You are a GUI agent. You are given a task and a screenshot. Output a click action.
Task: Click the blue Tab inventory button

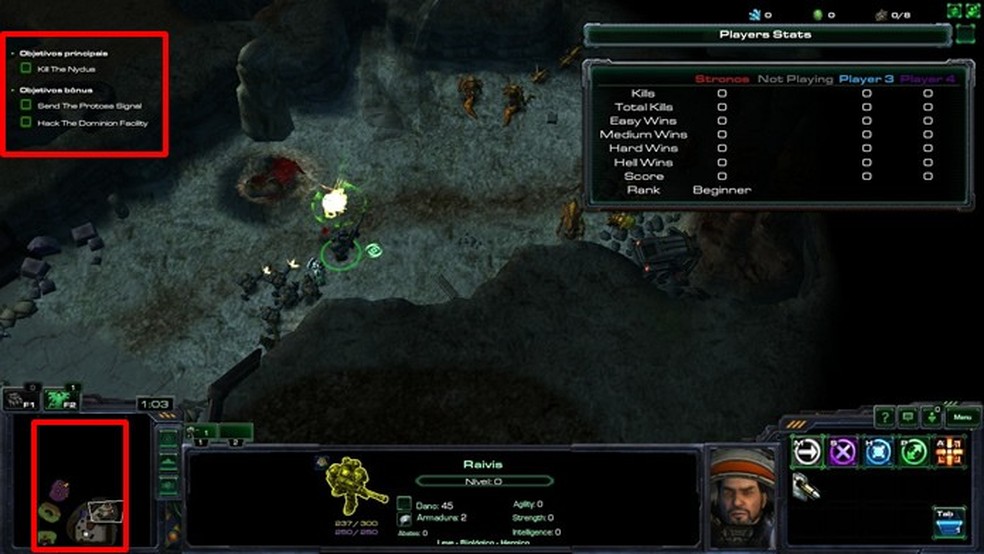(949, 520)
